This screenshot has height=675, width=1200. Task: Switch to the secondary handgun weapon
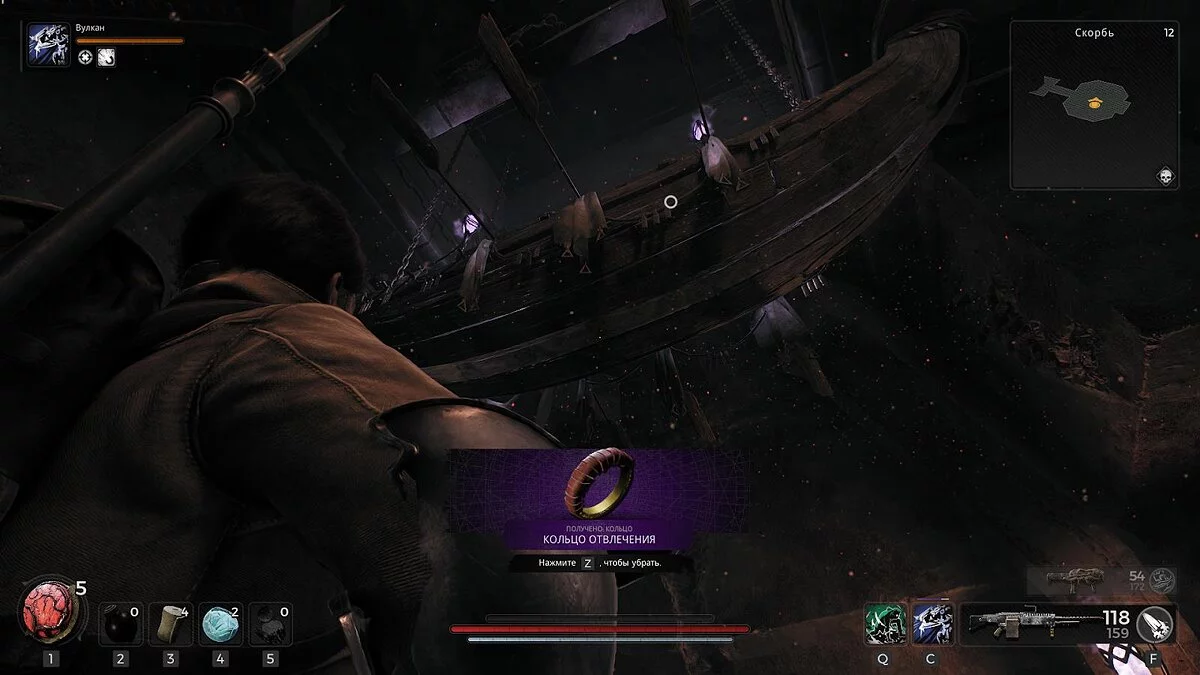tap(1073, 580)
